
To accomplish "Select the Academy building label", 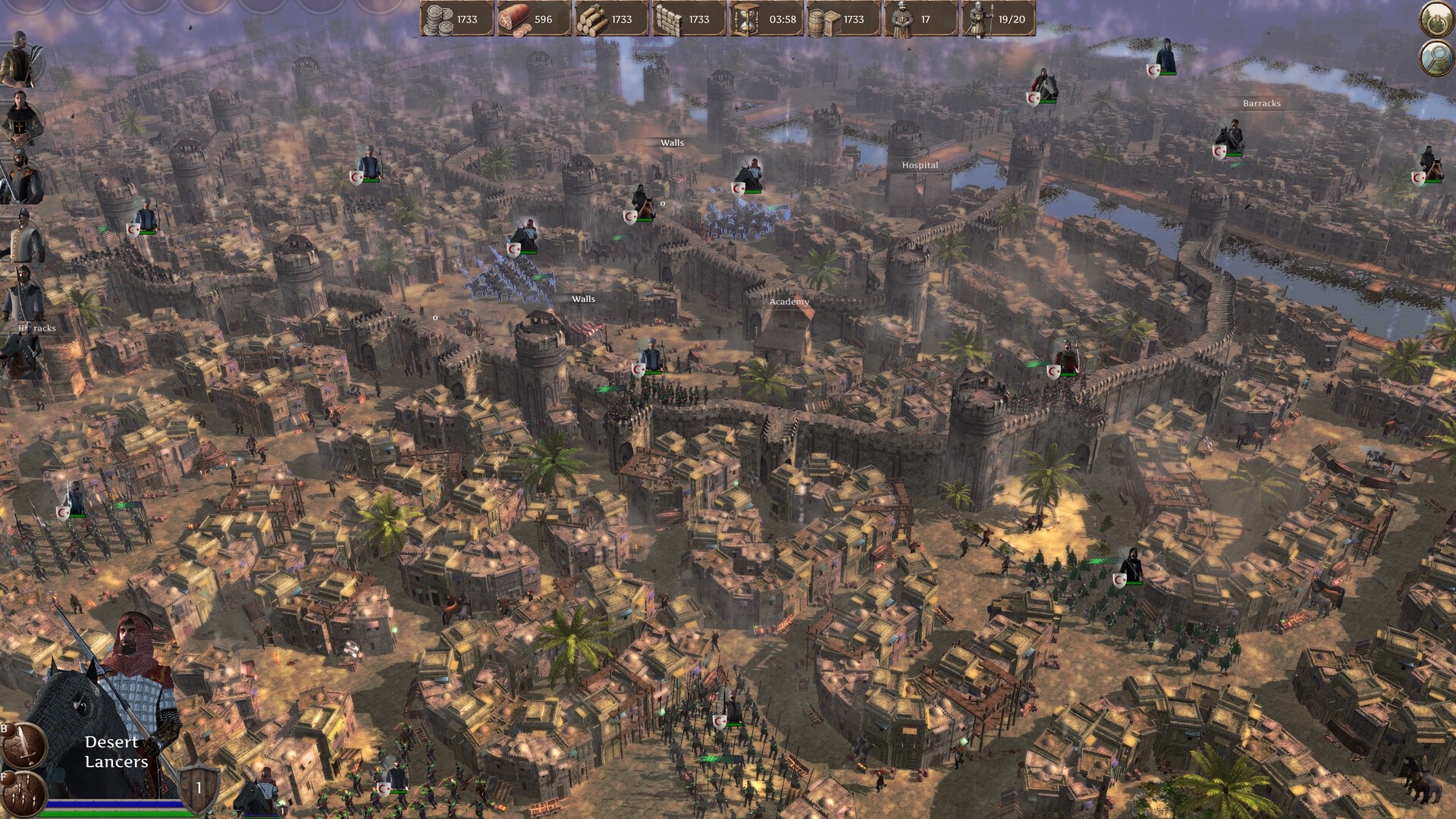I will [x=789, y=301].
